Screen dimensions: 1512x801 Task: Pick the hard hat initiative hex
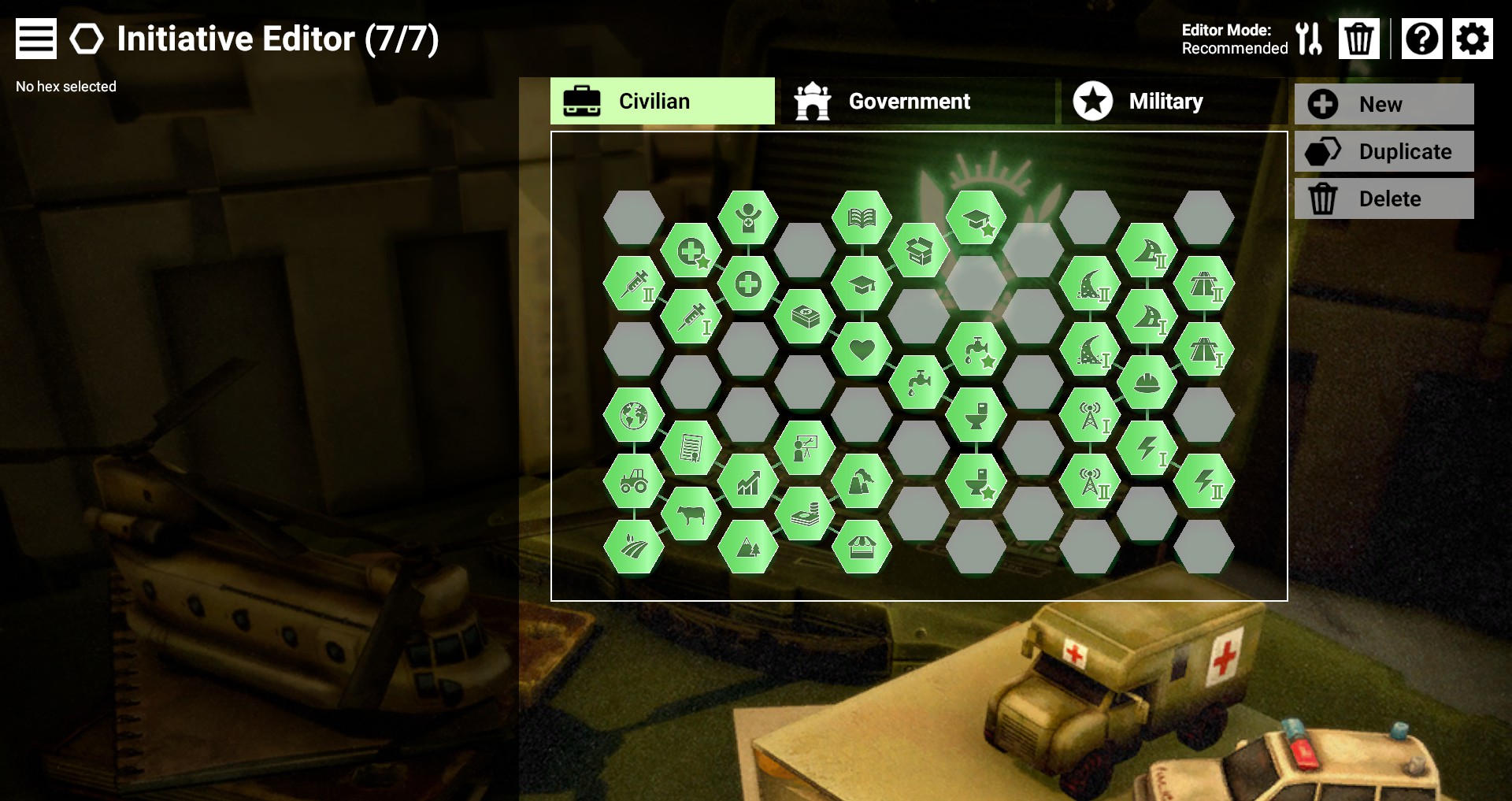click(1147, 383)
